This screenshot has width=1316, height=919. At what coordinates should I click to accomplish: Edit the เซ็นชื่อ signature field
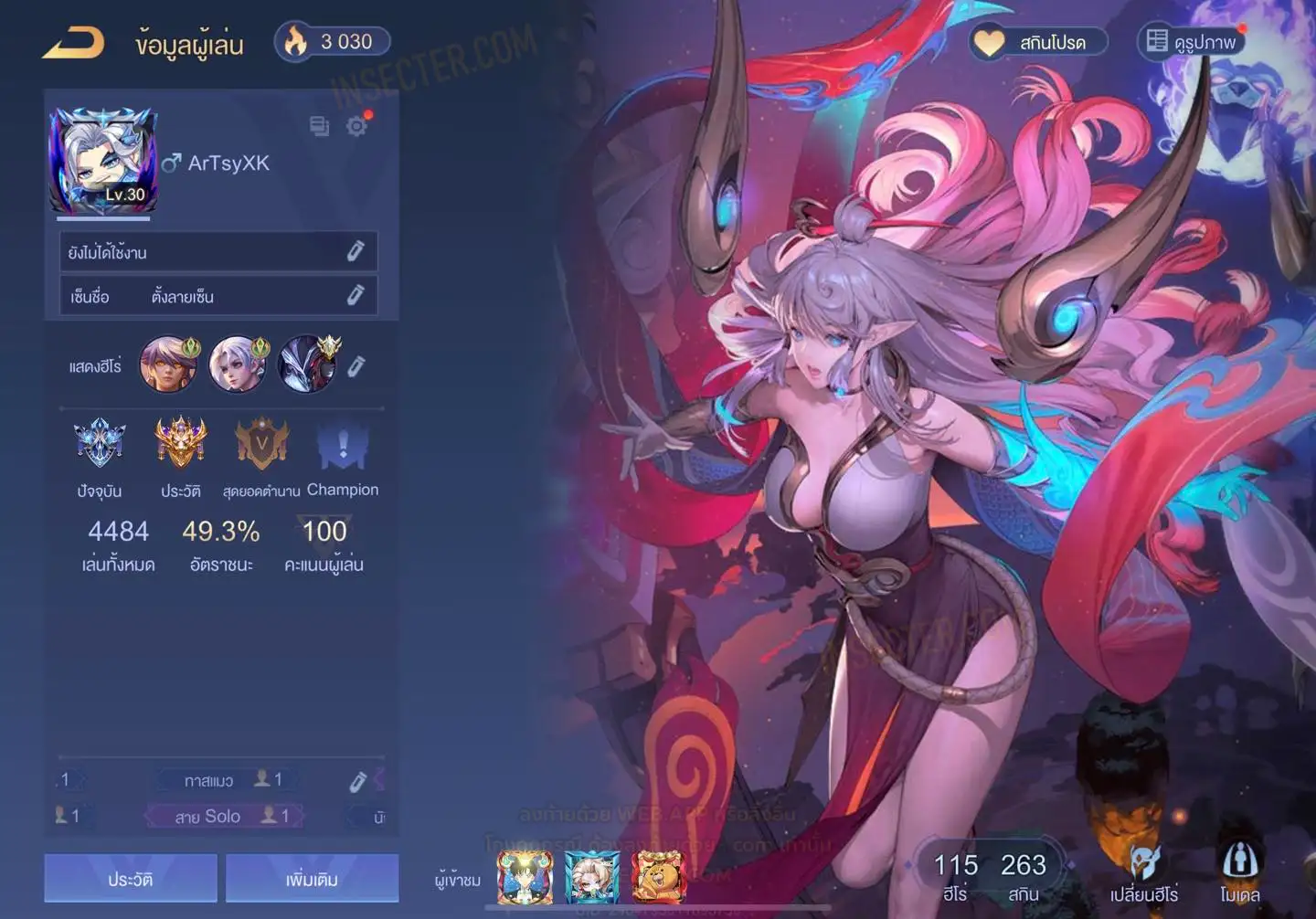pos(356,295)
